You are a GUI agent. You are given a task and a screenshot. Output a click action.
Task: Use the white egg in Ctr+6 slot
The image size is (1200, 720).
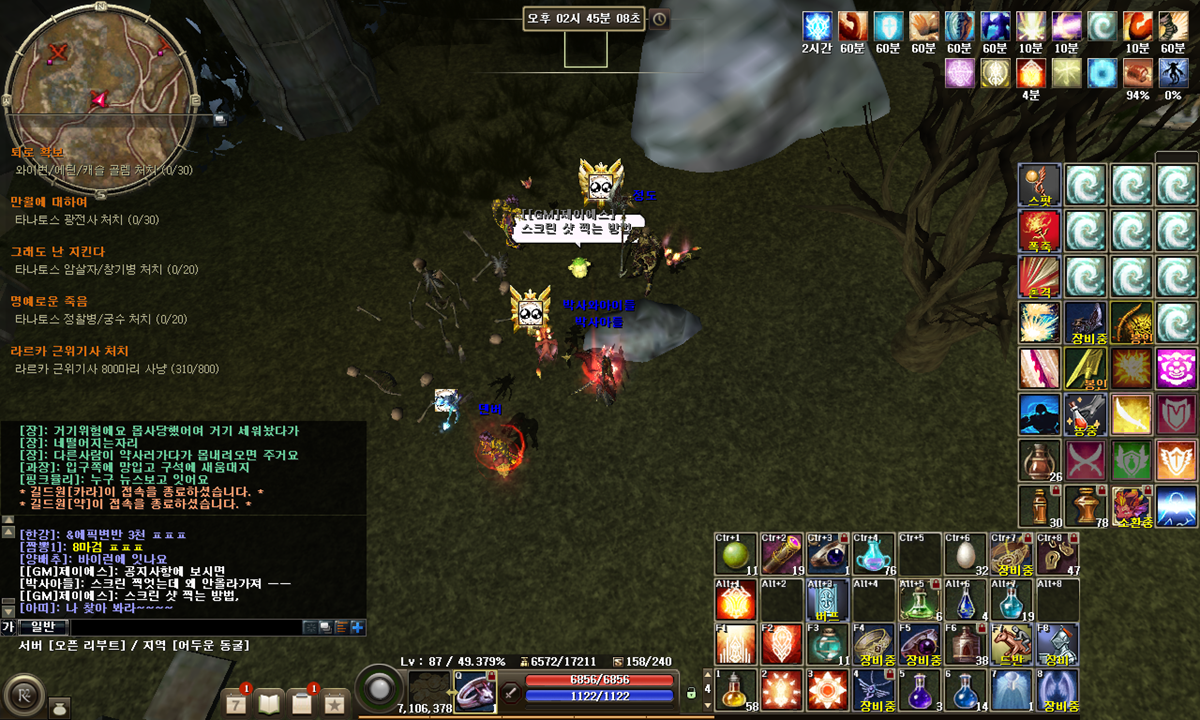(x=966, y=555)
